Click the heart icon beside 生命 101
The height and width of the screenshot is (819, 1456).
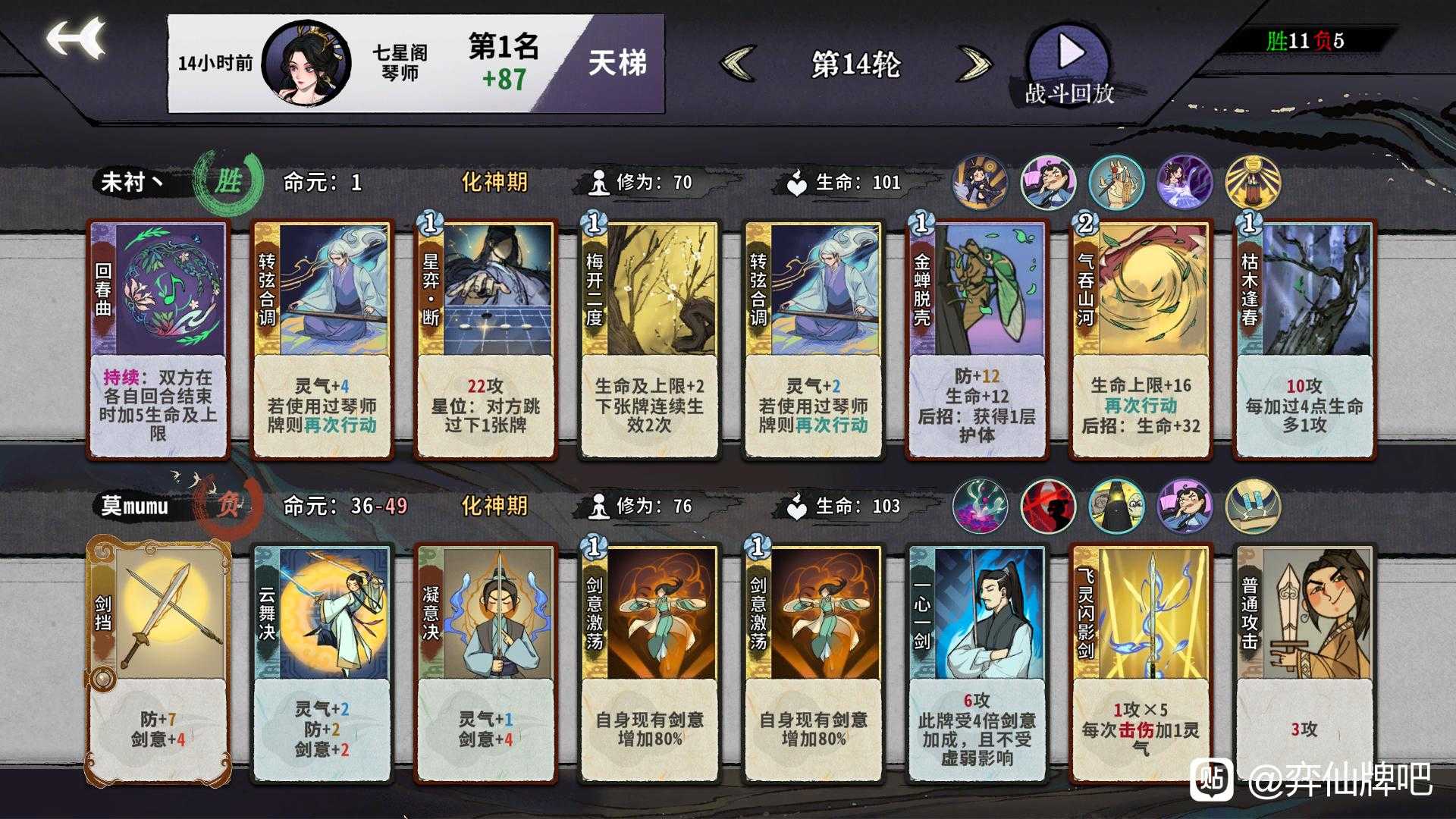pos(795,182)
